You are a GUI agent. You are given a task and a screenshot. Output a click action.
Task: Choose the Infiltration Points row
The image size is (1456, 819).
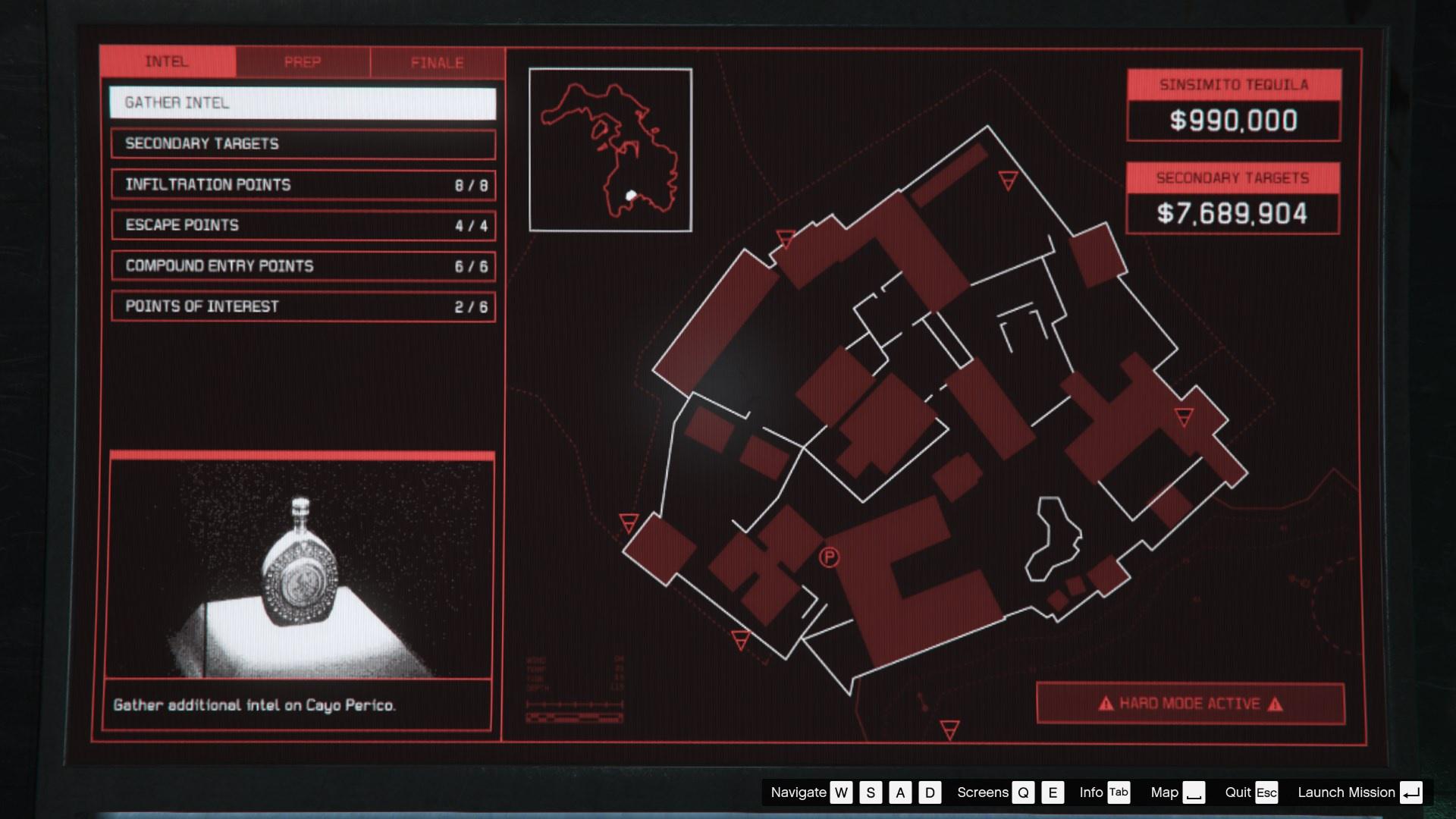tap(303, 185)
